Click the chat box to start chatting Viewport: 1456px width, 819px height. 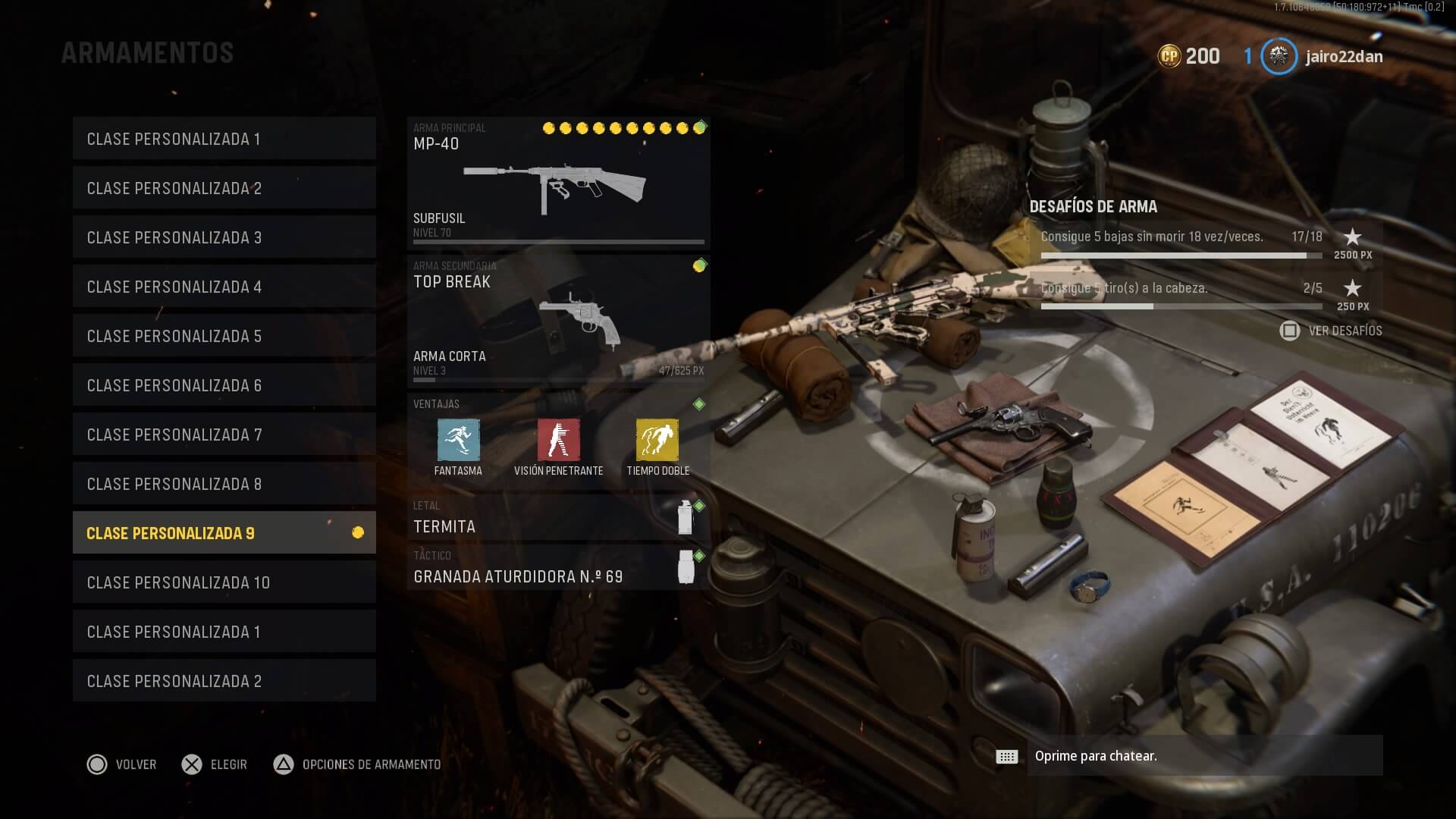(1204, 756)
